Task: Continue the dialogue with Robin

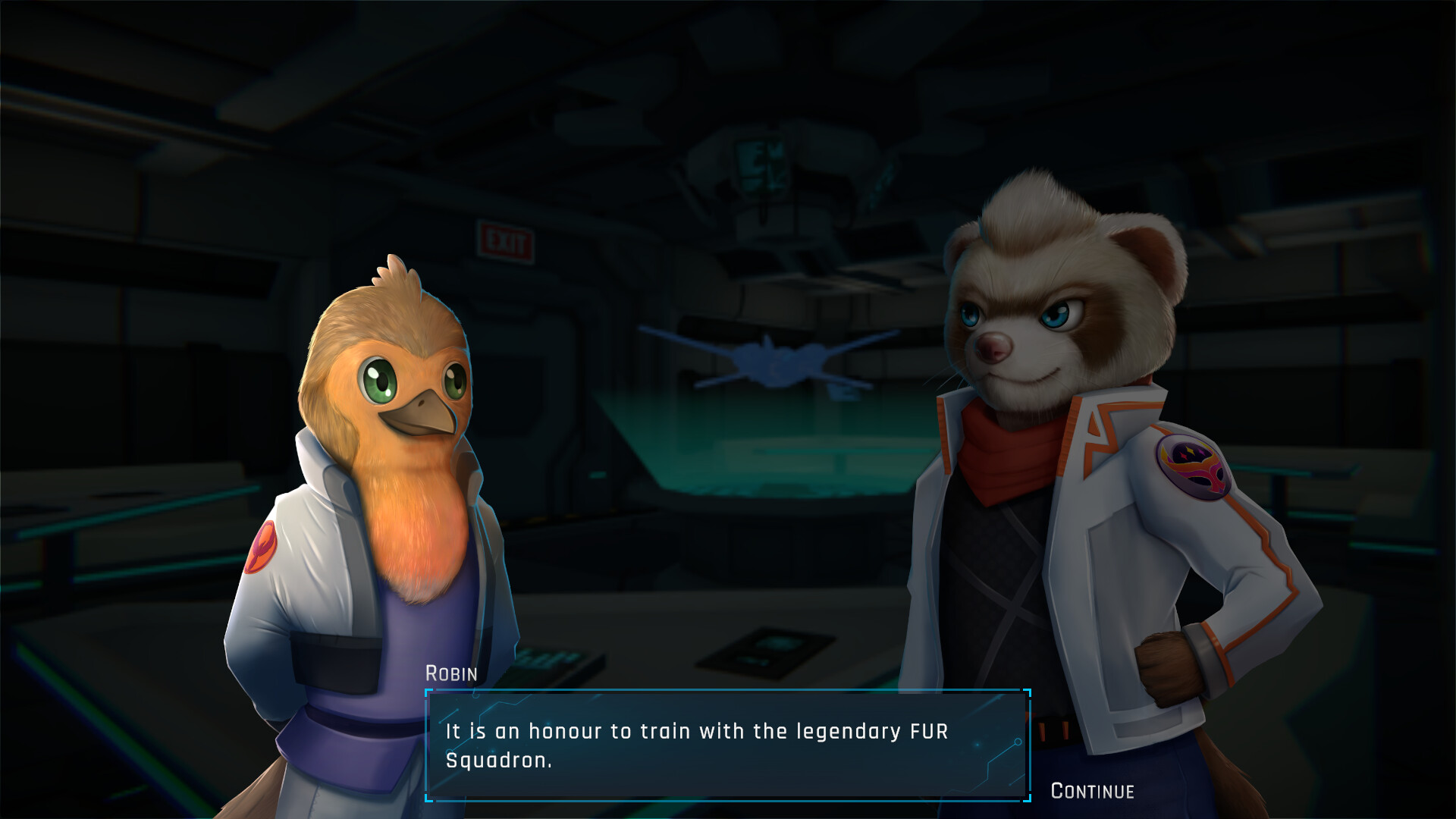Action: [1092, 791]
